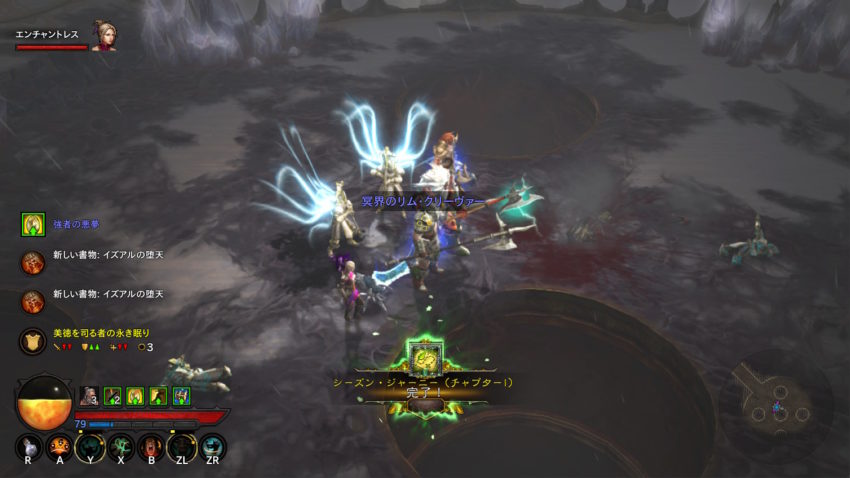Activate the screaming red face skill
The image size is (850, 478).
coord(151,446)
